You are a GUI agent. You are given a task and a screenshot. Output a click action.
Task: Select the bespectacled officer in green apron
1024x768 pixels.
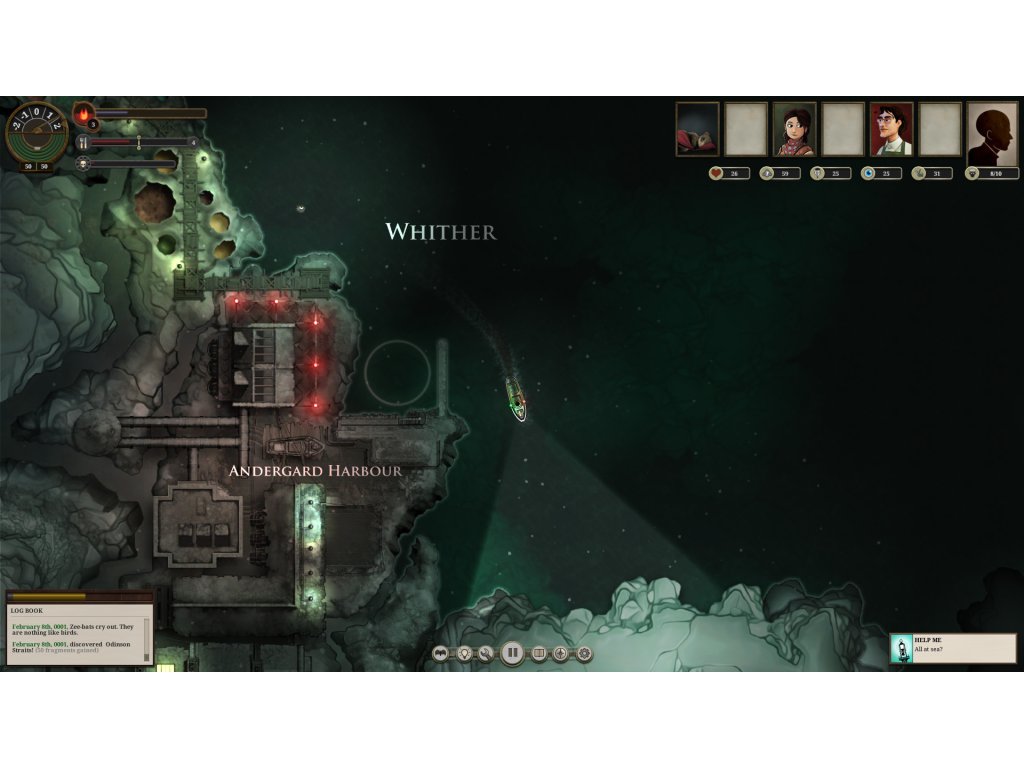coord(891,129)
